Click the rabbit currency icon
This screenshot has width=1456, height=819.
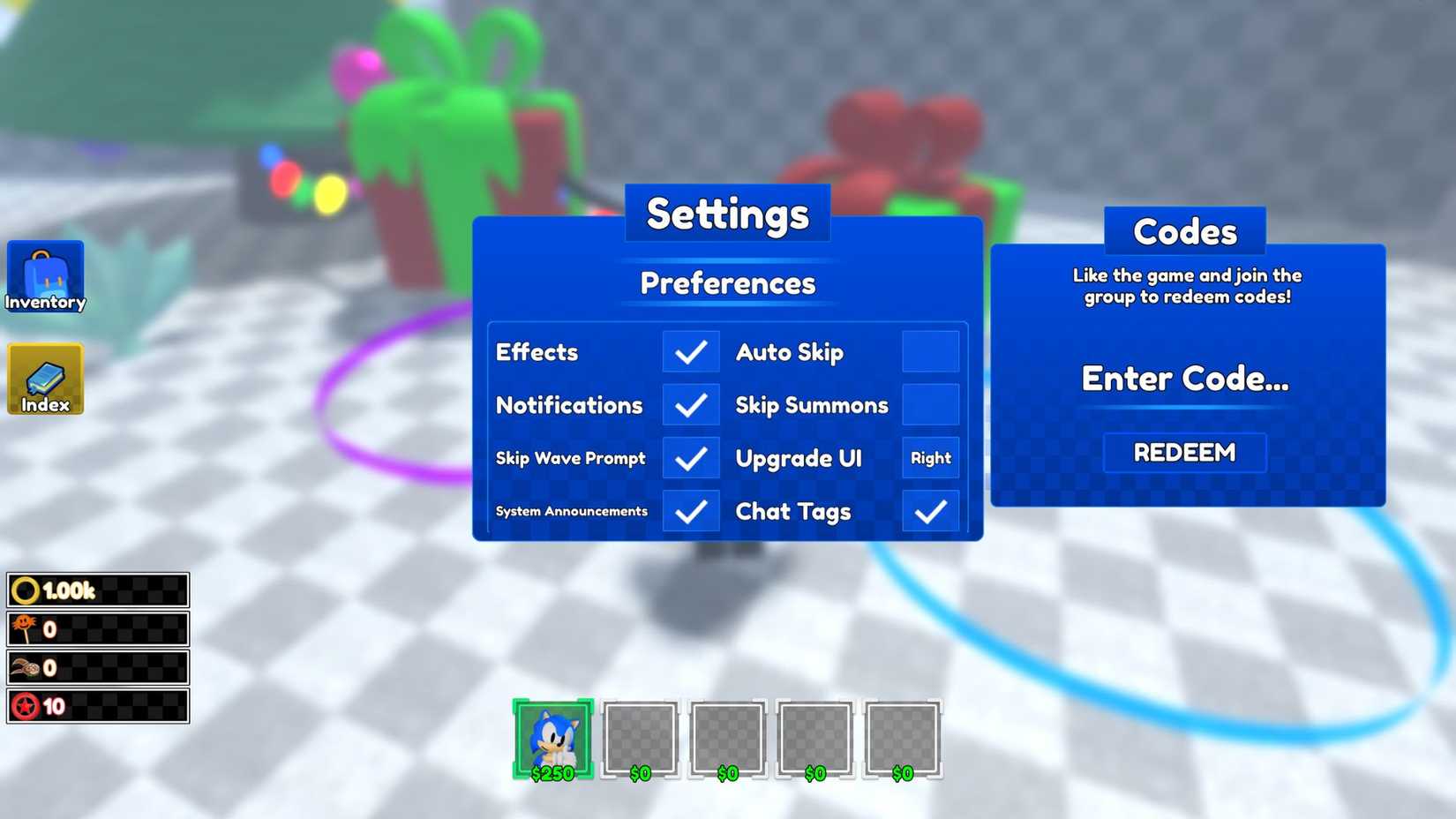25,668
